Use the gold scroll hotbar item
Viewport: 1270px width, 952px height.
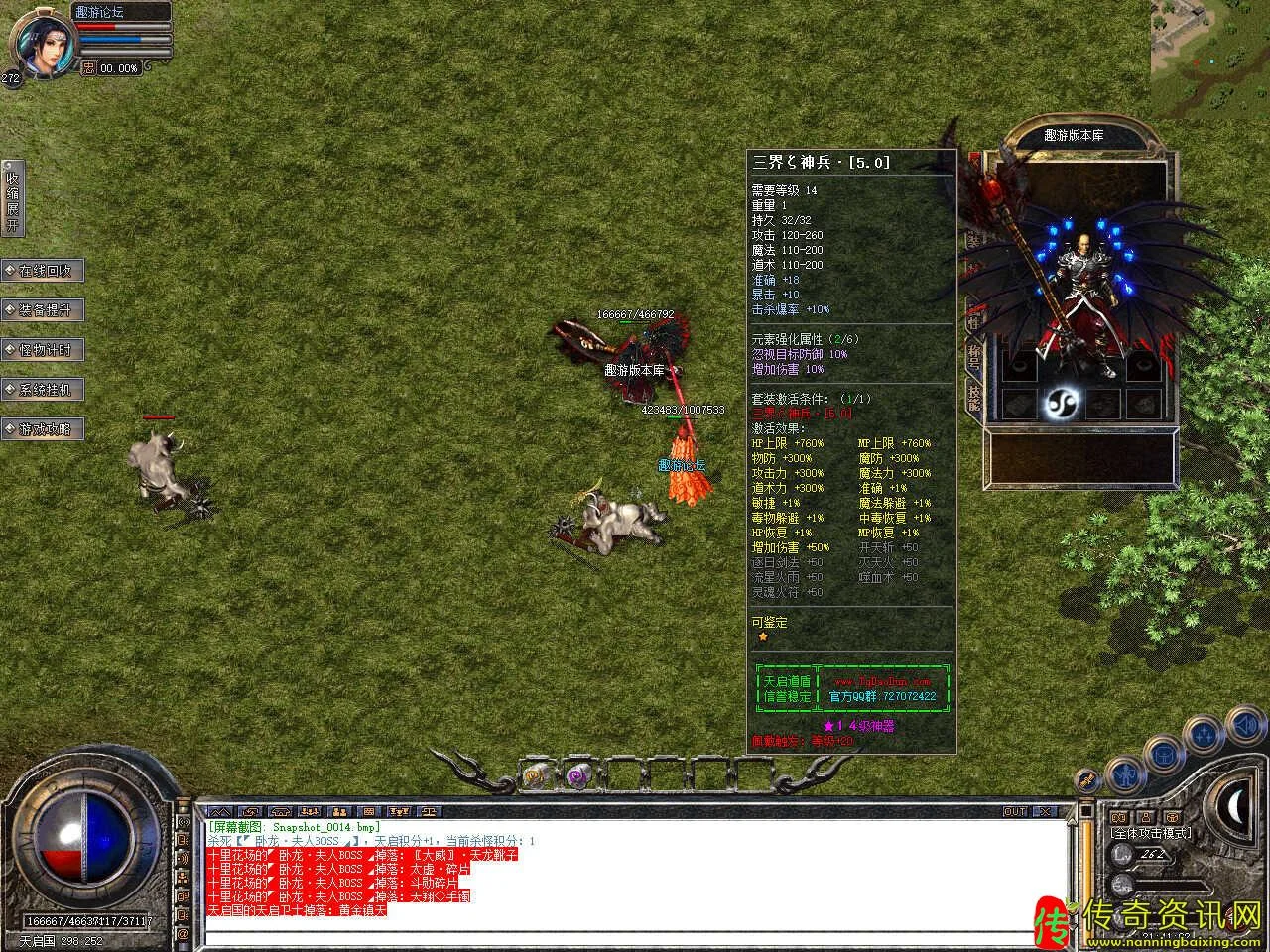point(536,774)
